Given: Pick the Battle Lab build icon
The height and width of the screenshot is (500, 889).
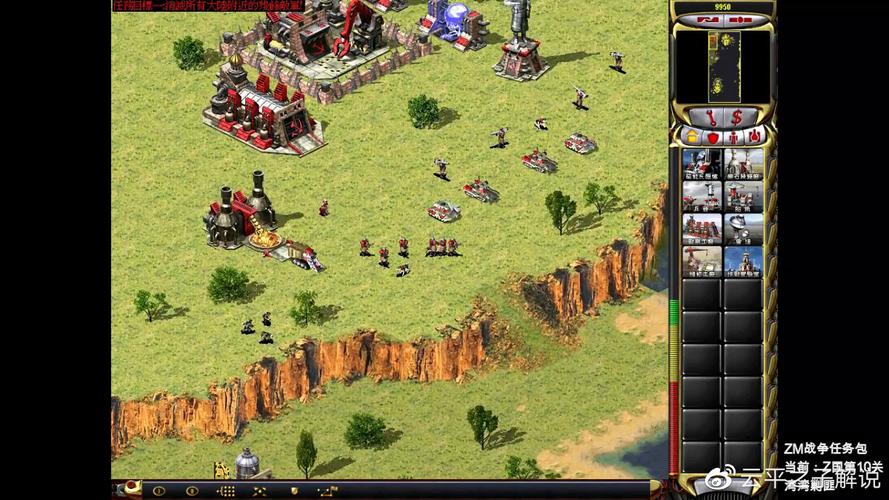Looking at the screenshot, I should (x=743, y=261).
